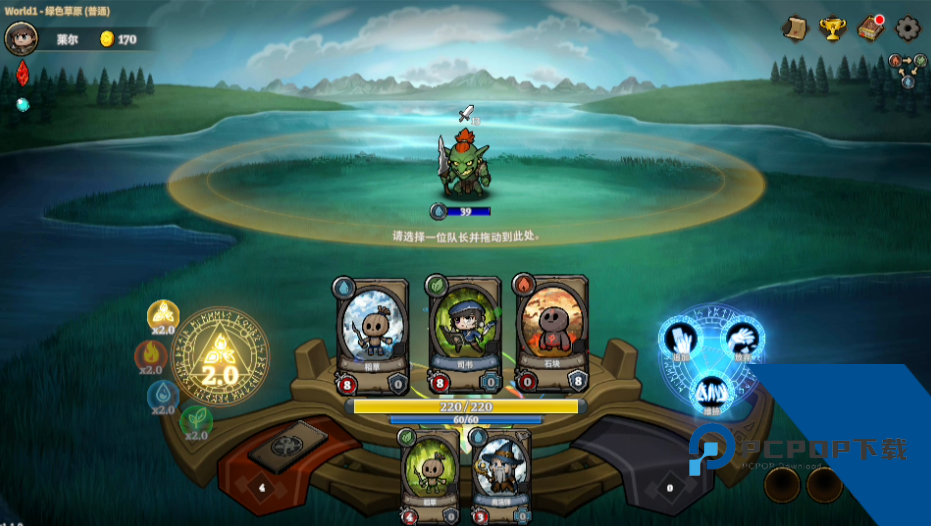
Task: Activate the 放弃 skill orb
Action: click(x=741, y=340)
